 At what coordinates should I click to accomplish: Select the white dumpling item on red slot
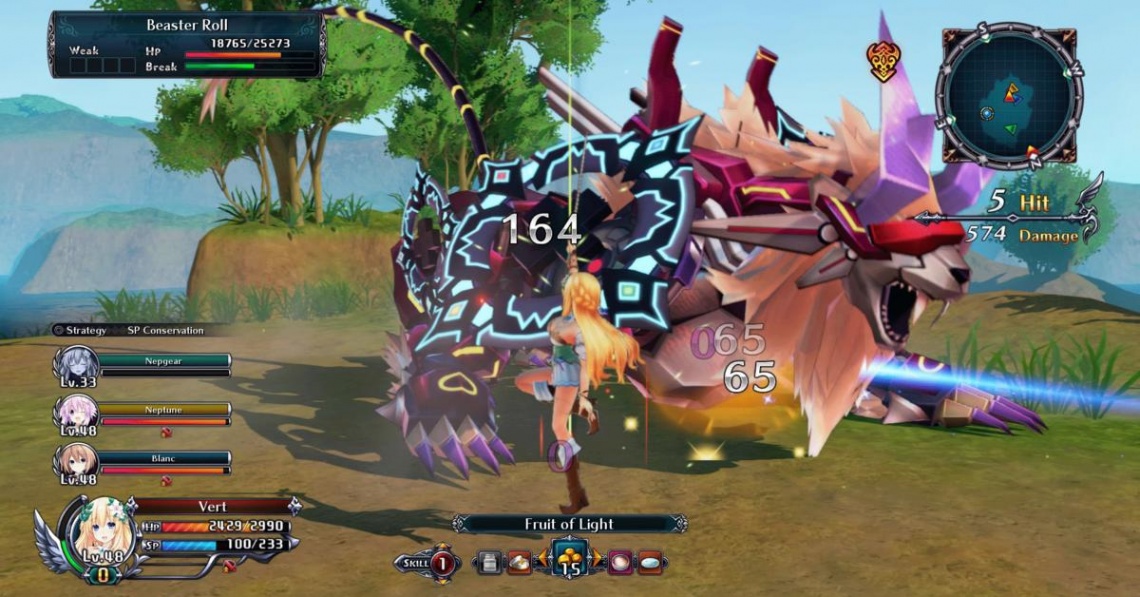point(519,563)
